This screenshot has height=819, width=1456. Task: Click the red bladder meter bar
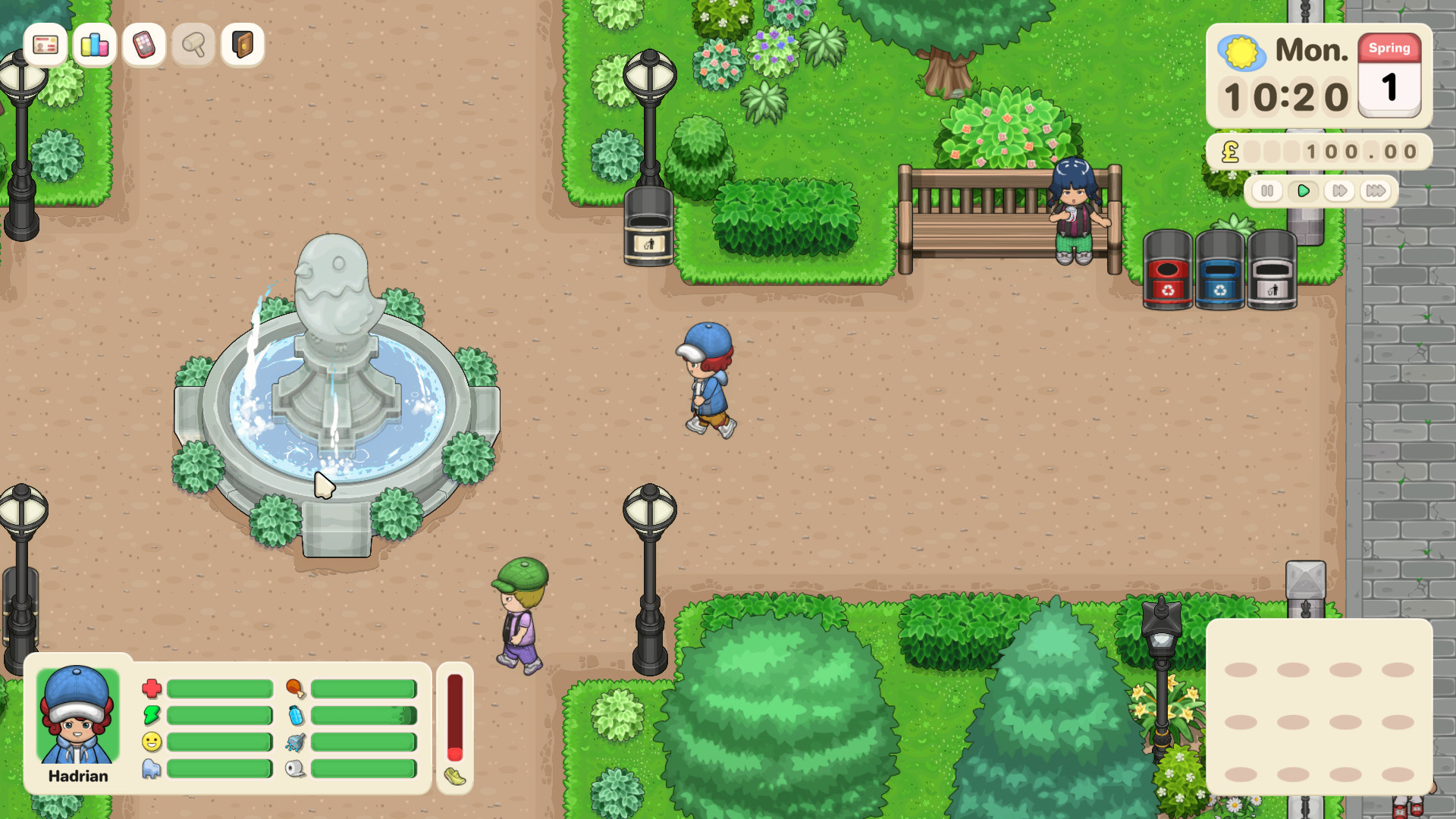454,717
